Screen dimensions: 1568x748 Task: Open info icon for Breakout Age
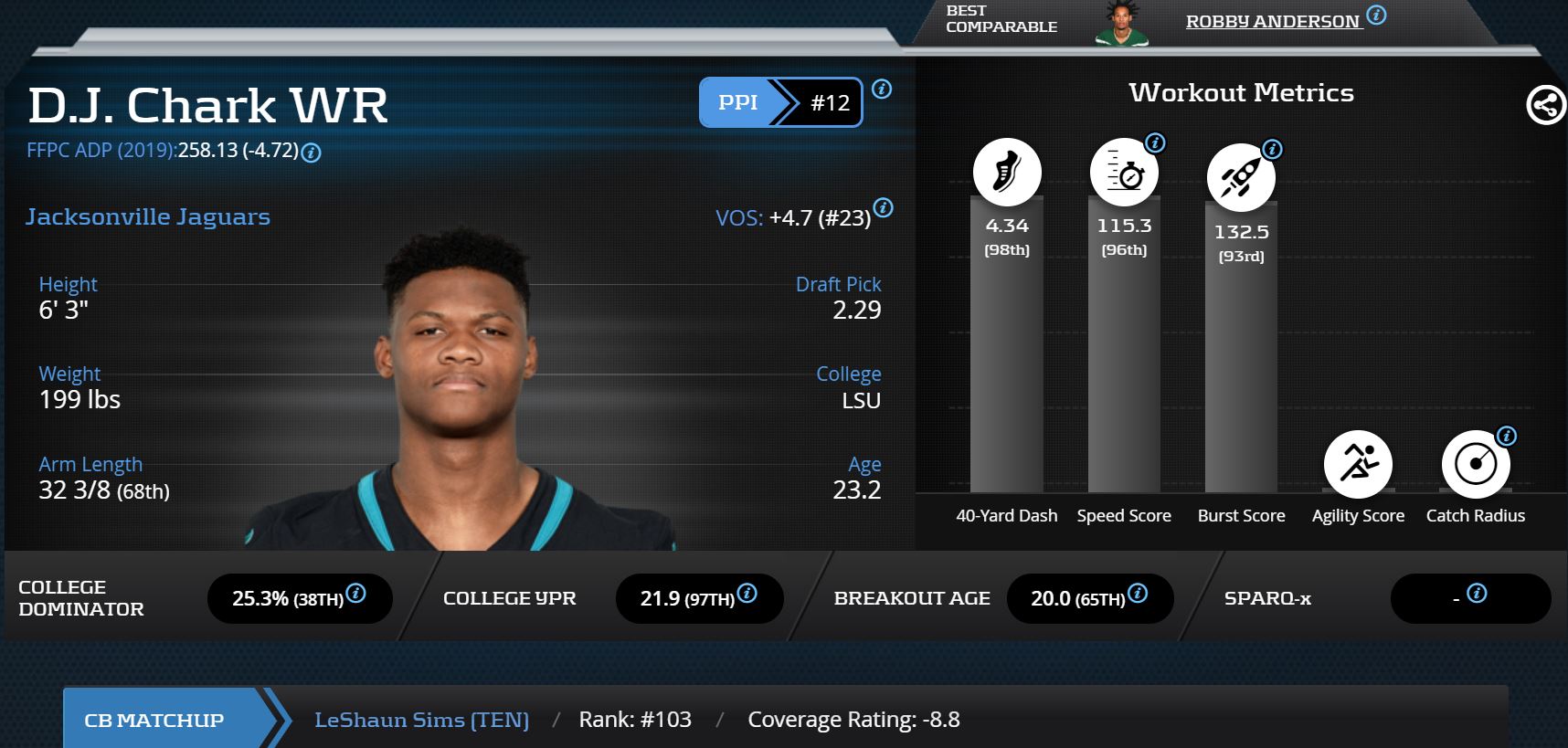click(x=1138, y=594)
